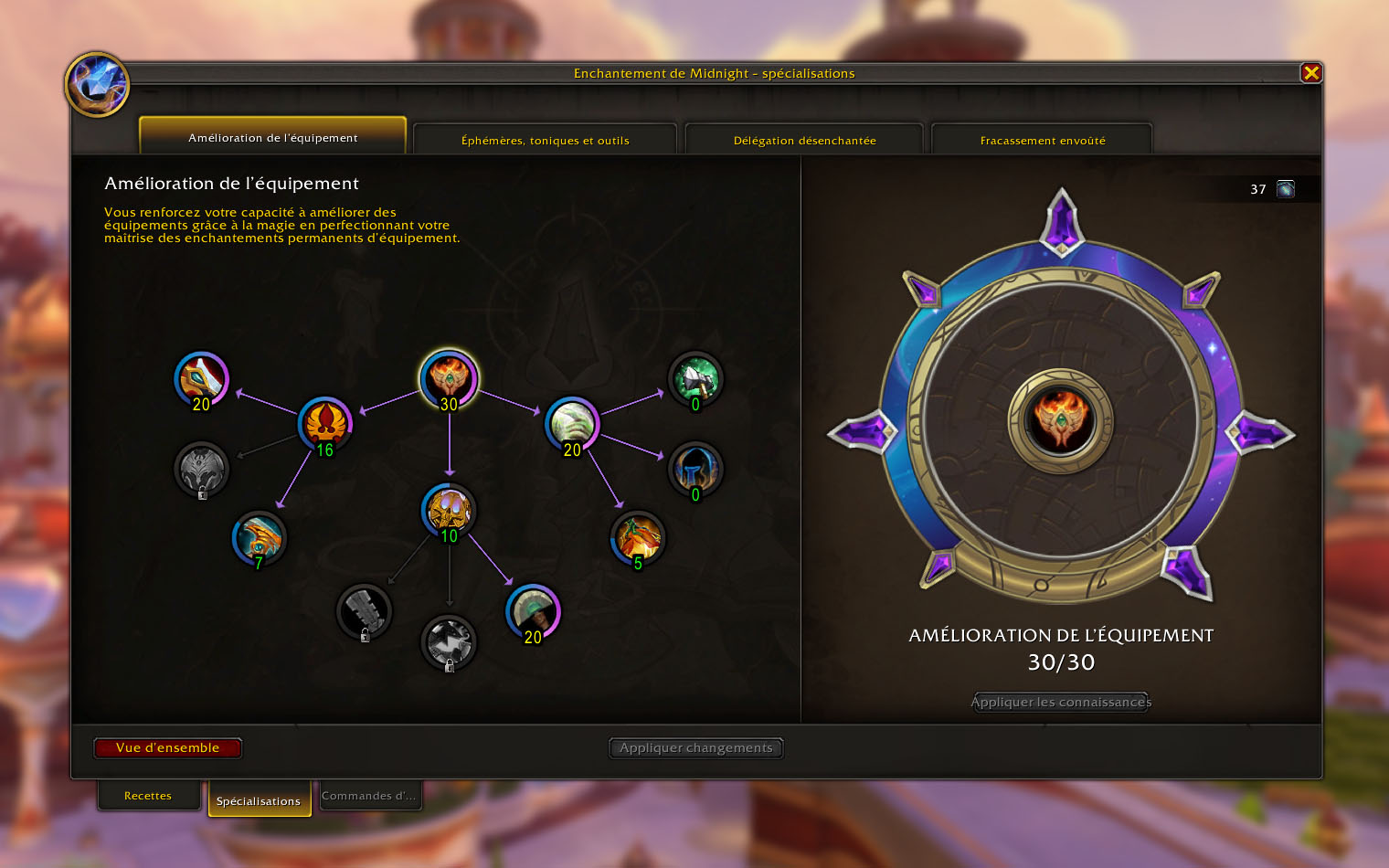The image size is (1389, 868).
Task: Click the flaming shield in the large dial
Action: [1060, 421]
